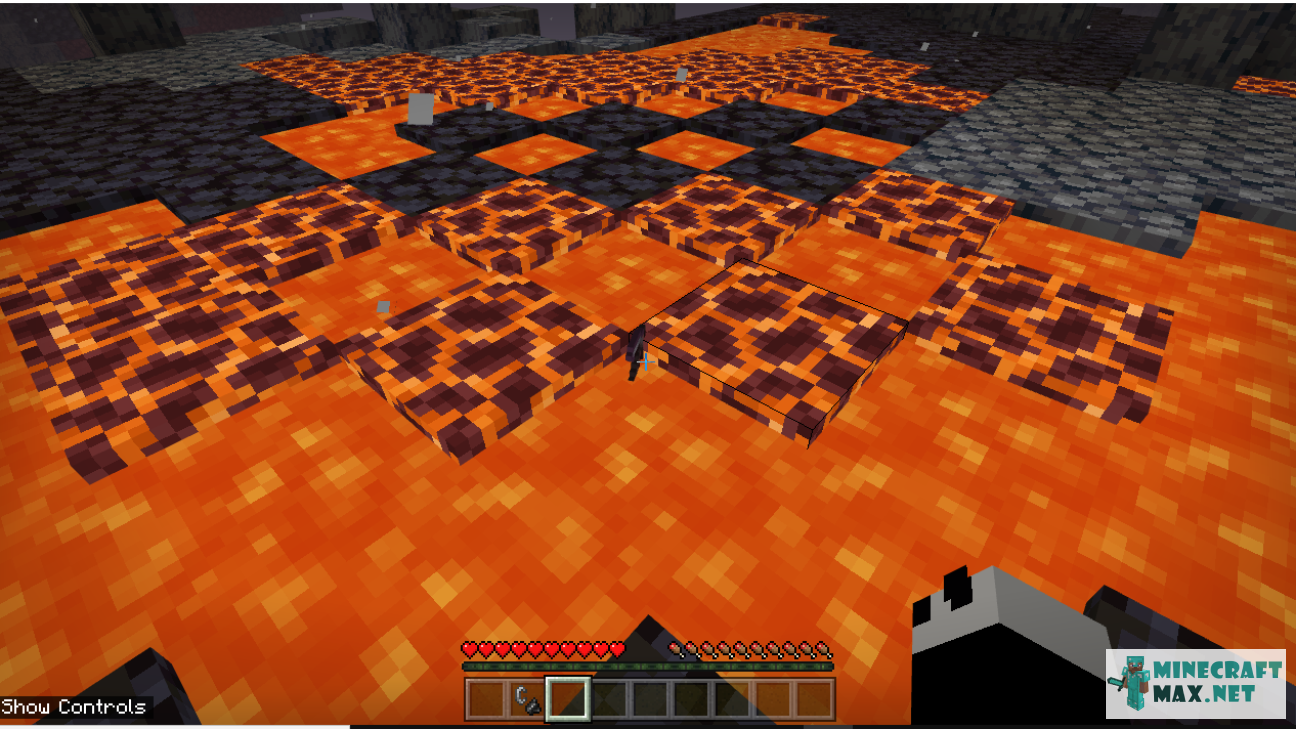The image size is (1296, 729).
Task: Click the last heart in the health bar
Action: [x=614, y=646]
